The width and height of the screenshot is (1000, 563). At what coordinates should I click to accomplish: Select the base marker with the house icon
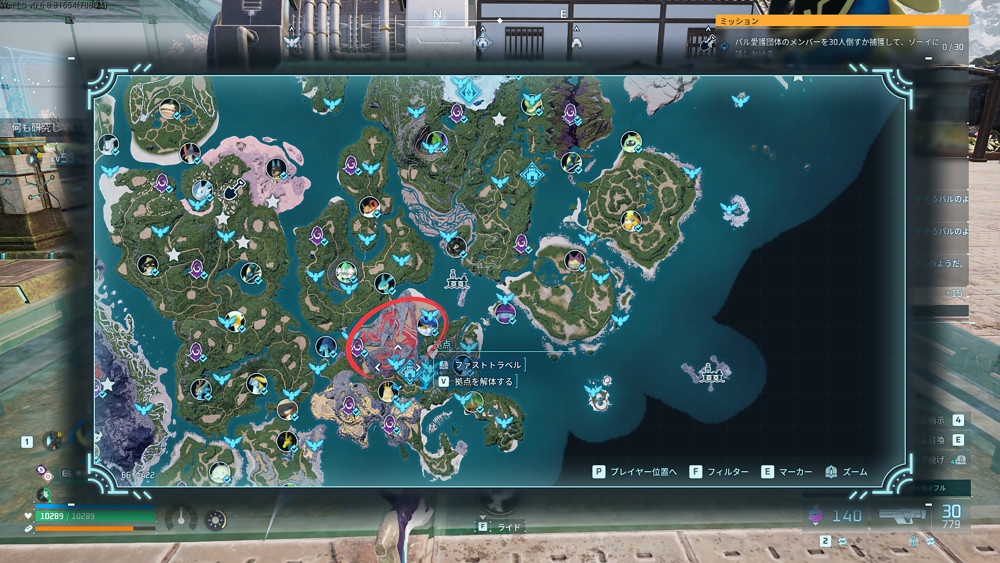point(409,368)
